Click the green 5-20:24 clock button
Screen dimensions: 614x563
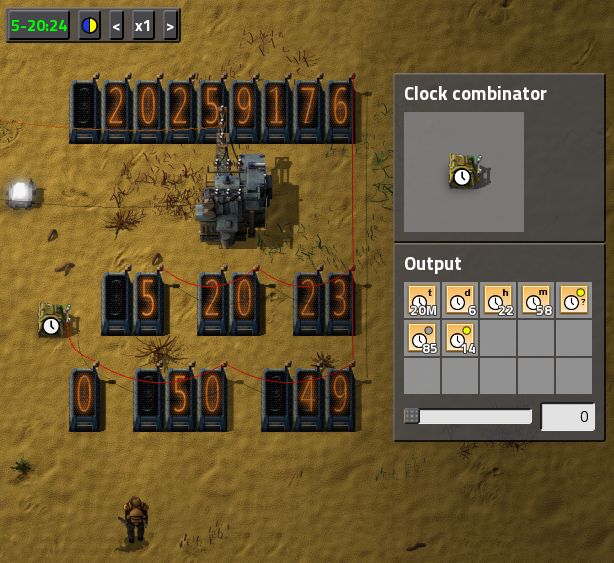coord(39,26)
